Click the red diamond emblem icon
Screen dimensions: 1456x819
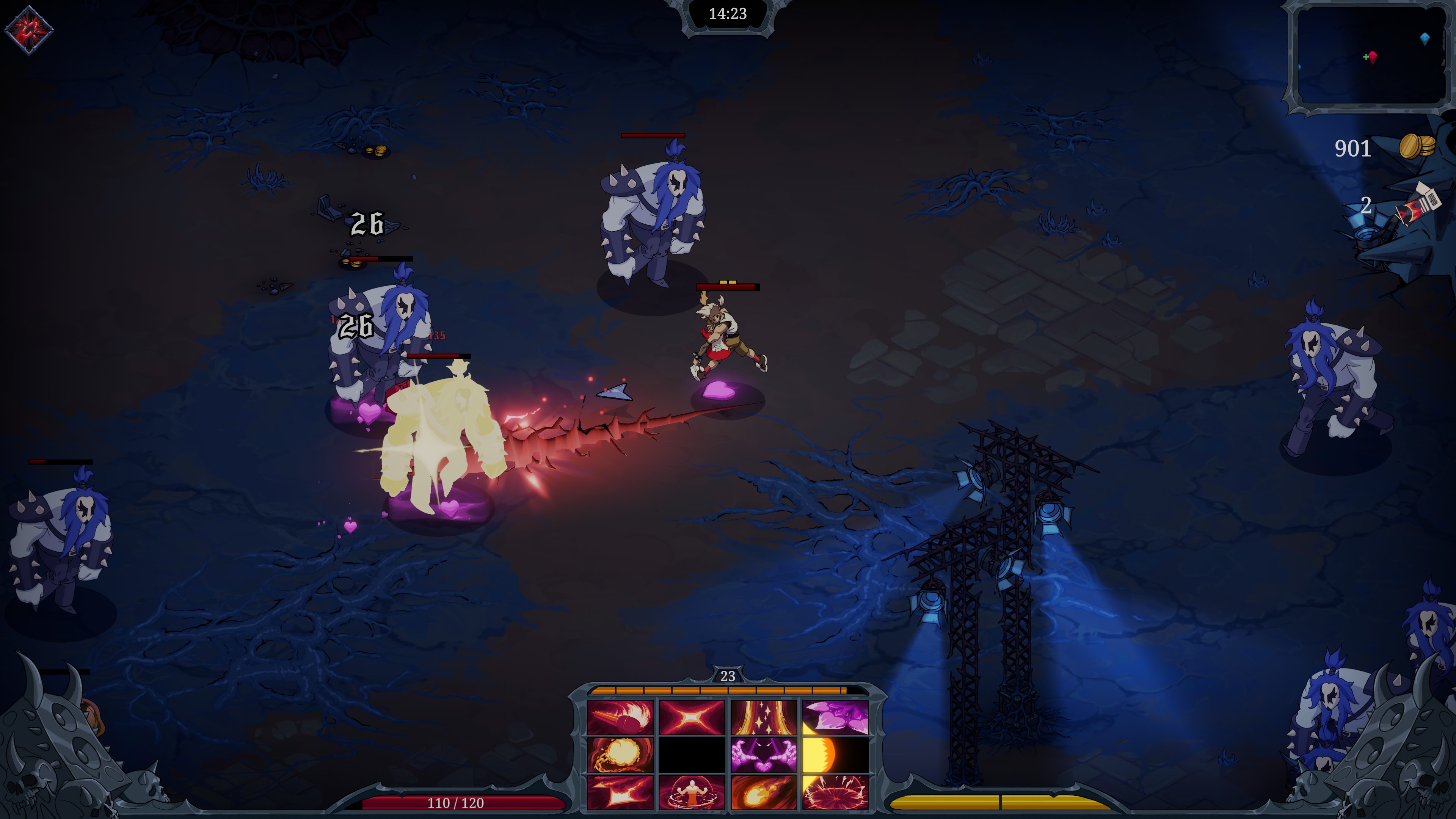[29, 30]
